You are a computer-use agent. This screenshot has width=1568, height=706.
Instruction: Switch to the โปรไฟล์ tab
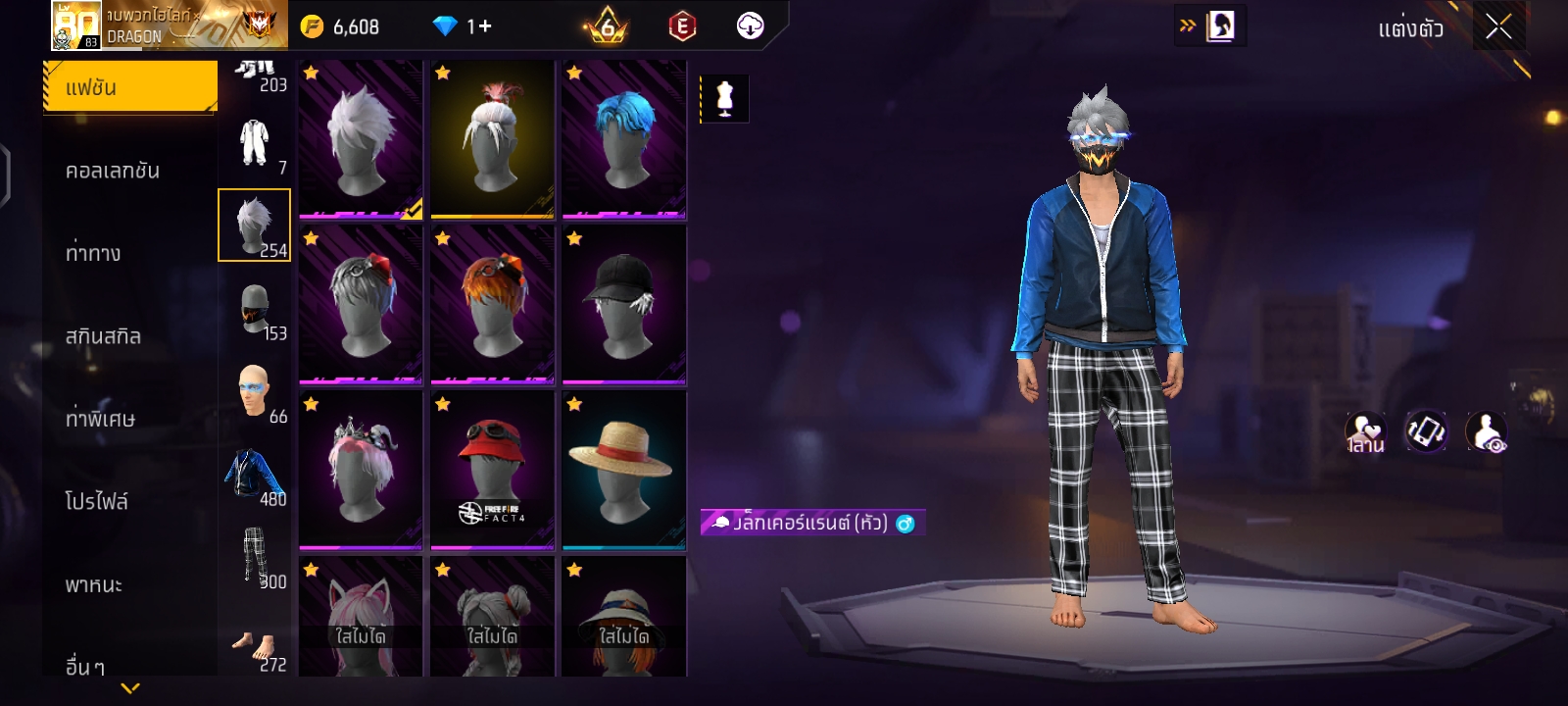tap(96, 501)
